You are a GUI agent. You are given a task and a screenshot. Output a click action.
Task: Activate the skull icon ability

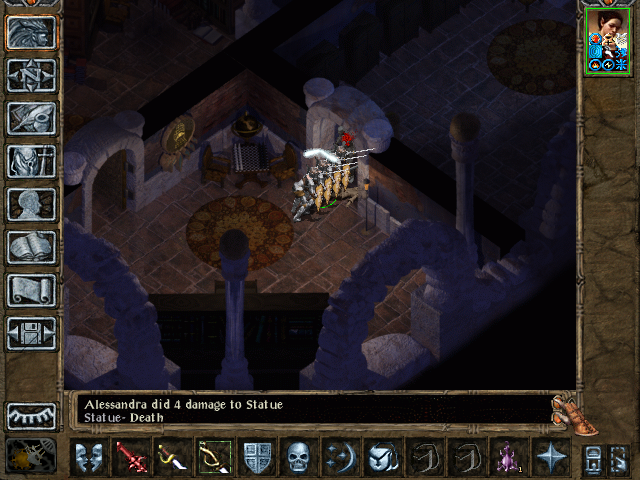point(299,457)
